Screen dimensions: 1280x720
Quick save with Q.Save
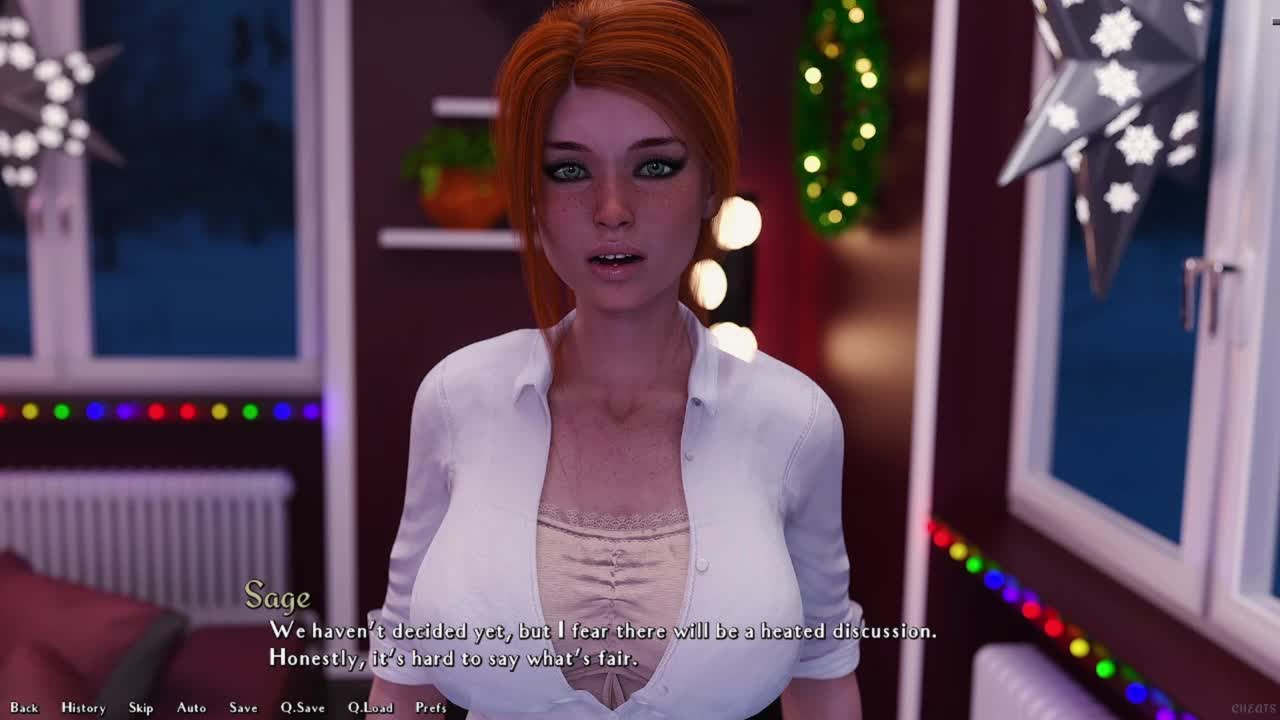[302, 708]
